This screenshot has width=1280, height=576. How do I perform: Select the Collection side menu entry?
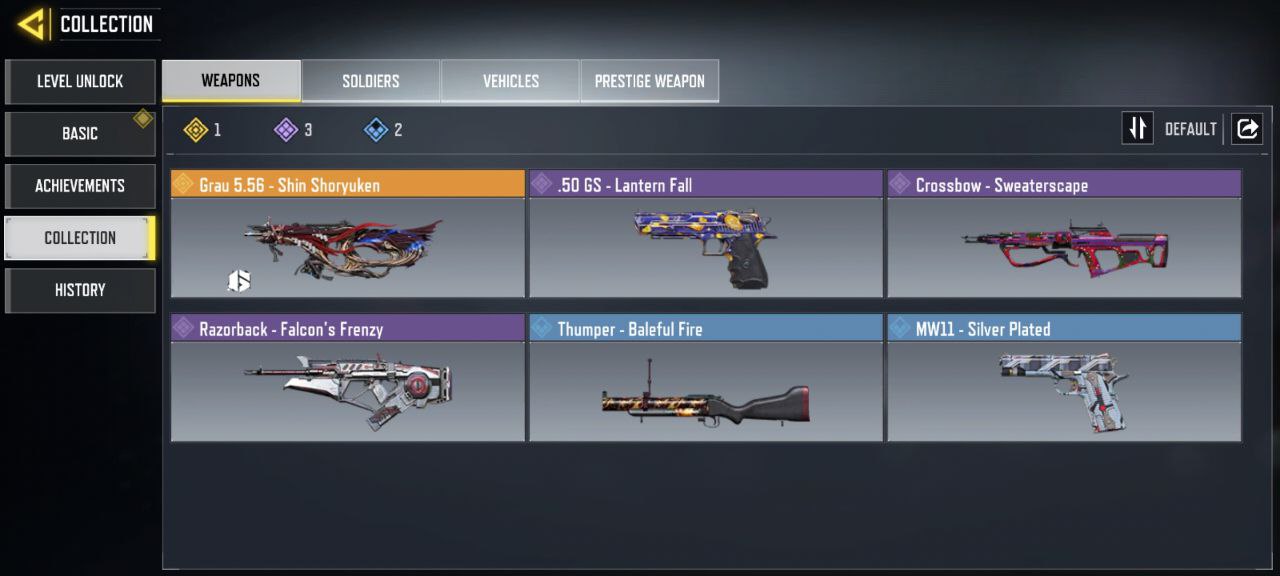click(x=80, y=237)
